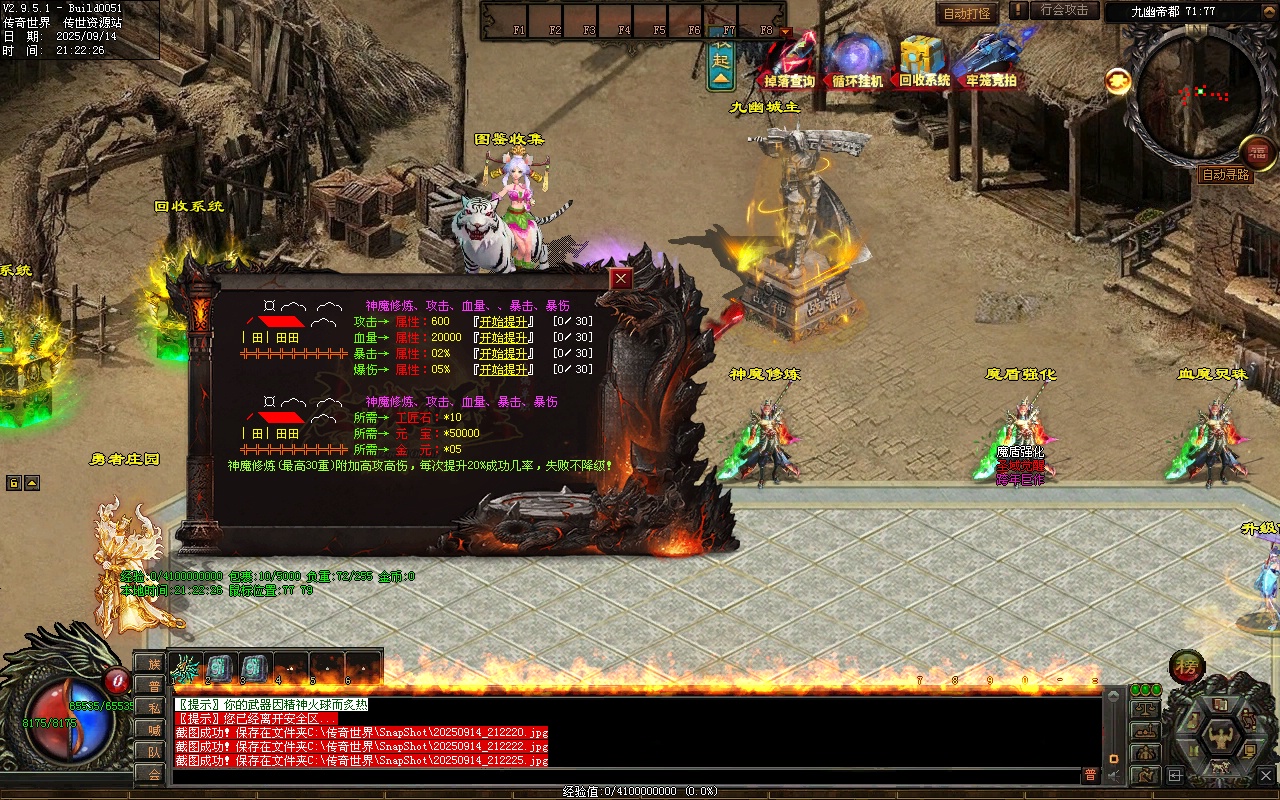Open the 榜 ranking round button
The width and height of the screenshot is (1280, 800).
[x=1187, y=667]
